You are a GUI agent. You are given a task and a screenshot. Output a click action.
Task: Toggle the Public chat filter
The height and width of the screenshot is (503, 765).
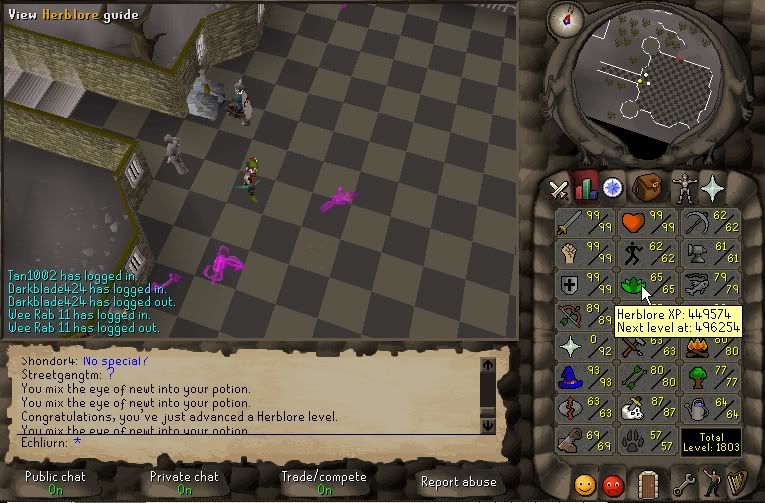[x=56, y=482]
